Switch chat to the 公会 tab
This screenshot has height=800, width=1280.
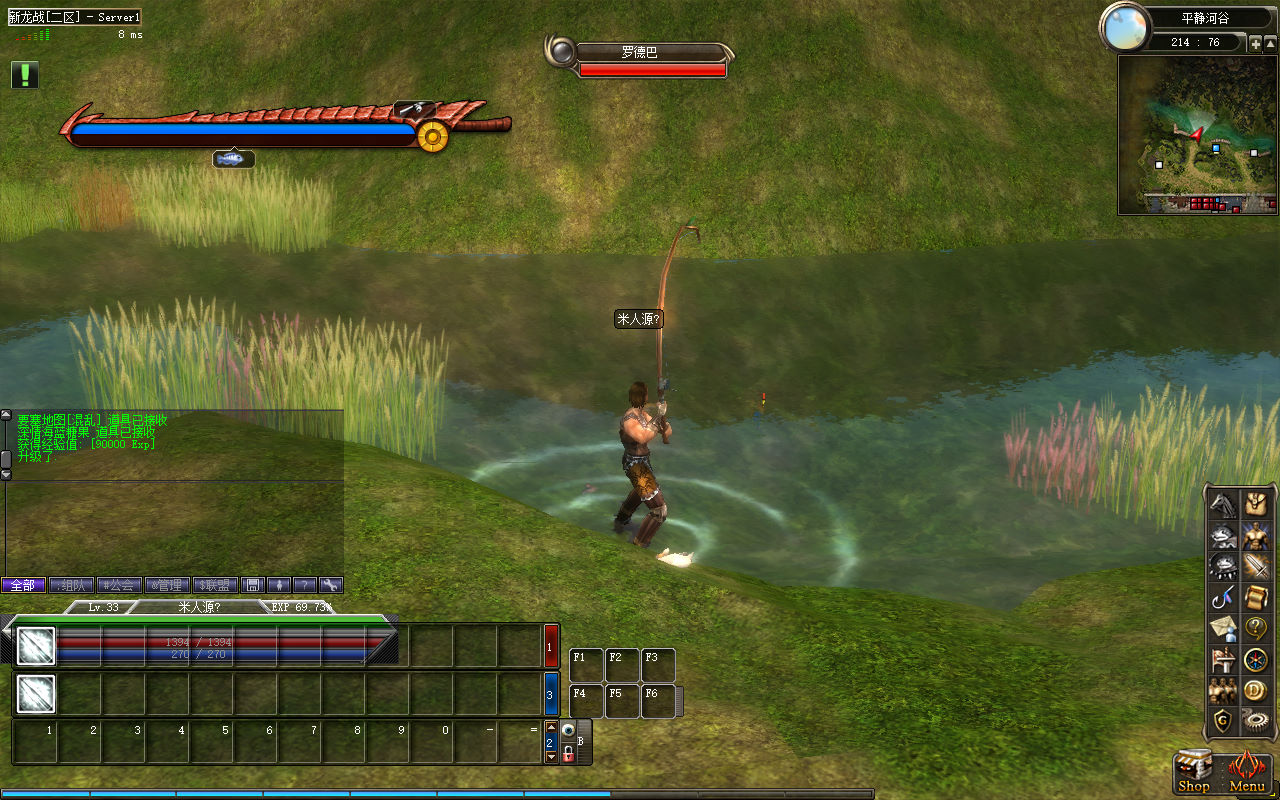pos(119,585)
